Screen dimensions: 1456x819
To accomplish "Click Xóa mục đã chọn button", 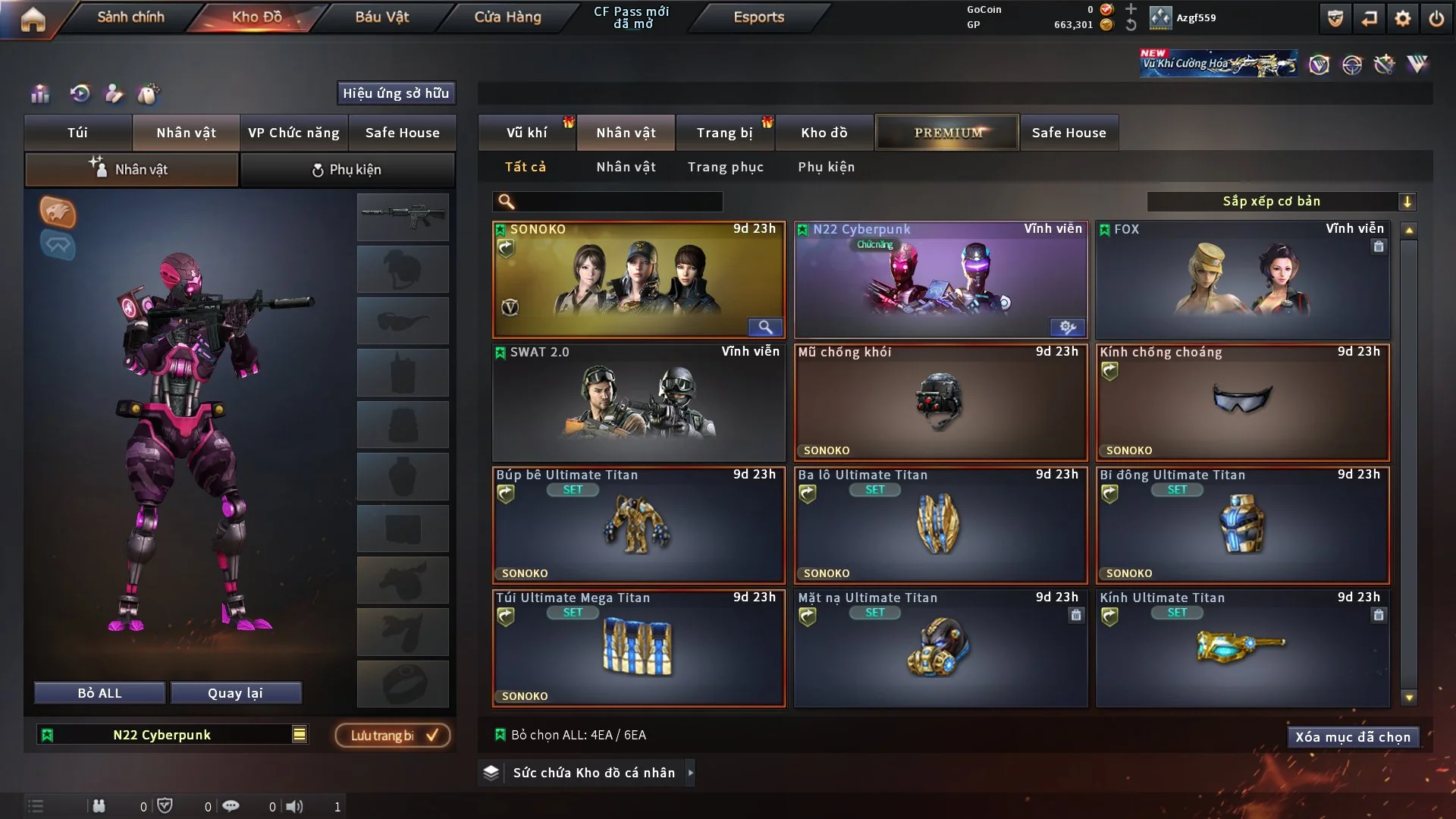I will [x=1352, y=737].
